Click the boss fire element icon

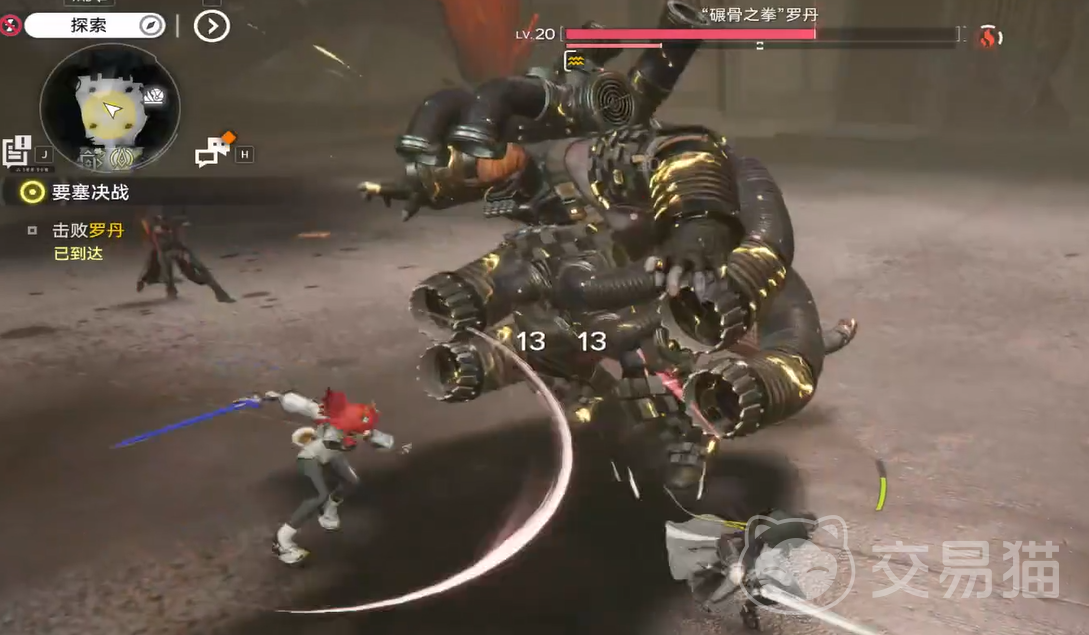tap(988, 38)
